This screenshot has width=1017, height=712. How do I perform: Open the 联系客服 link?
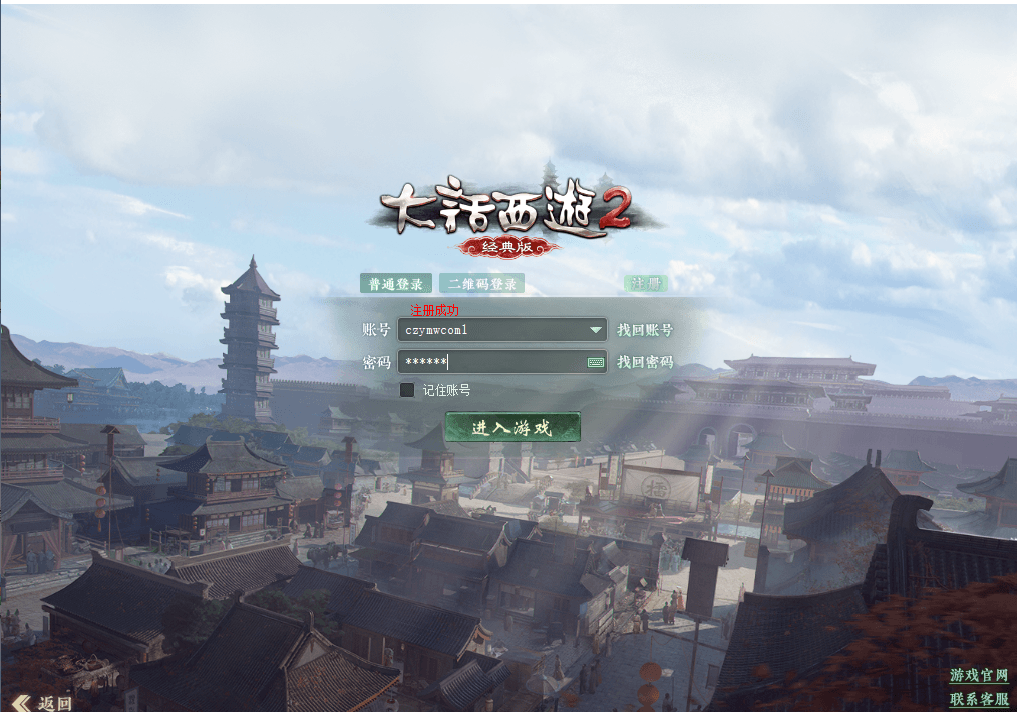click(x=979, y=699)
